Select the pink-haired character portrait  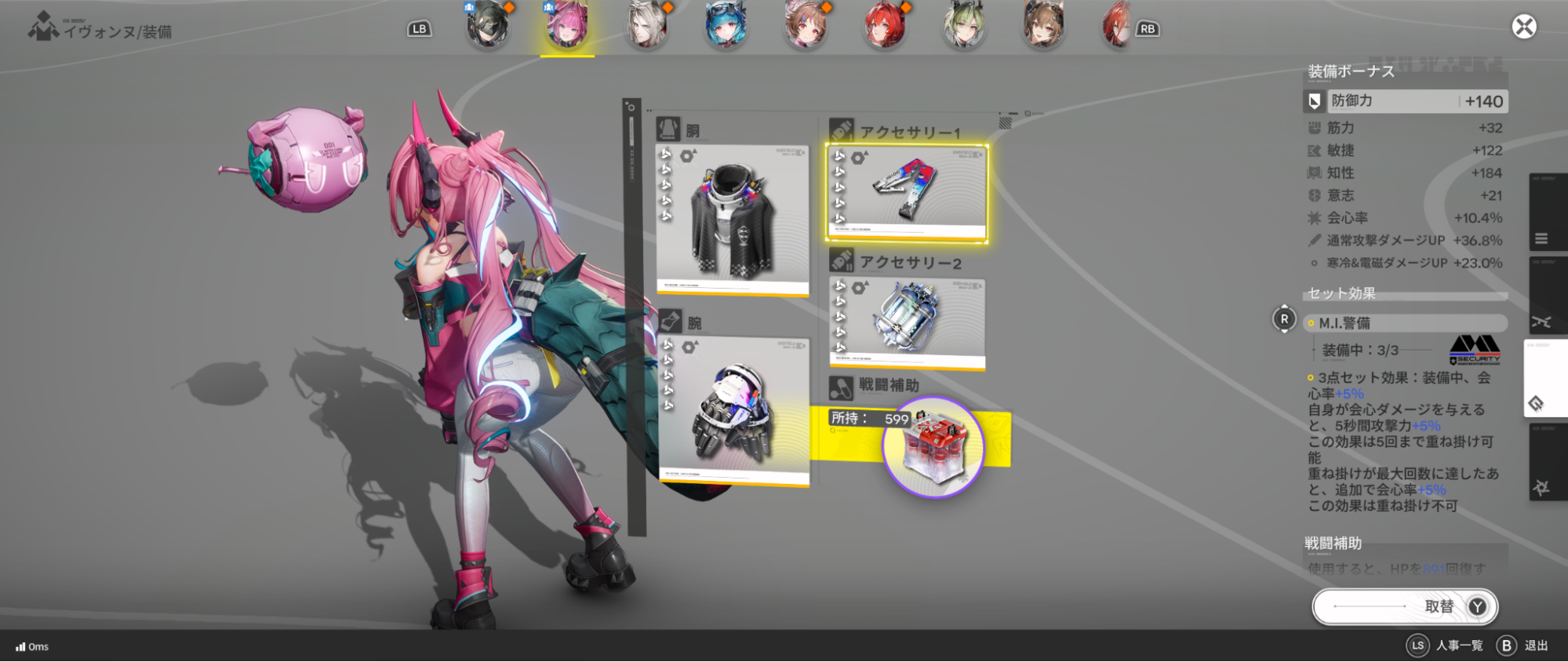click(566, 25)
